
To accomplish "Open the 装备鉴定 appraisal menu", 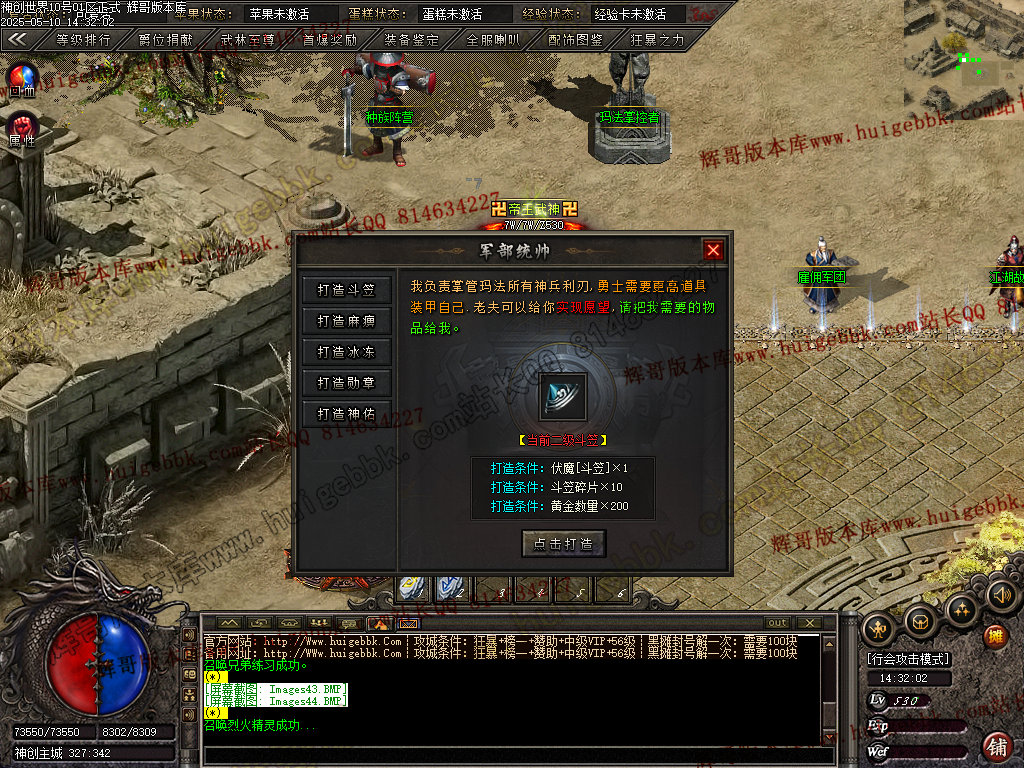I will [x=411, y=40].
